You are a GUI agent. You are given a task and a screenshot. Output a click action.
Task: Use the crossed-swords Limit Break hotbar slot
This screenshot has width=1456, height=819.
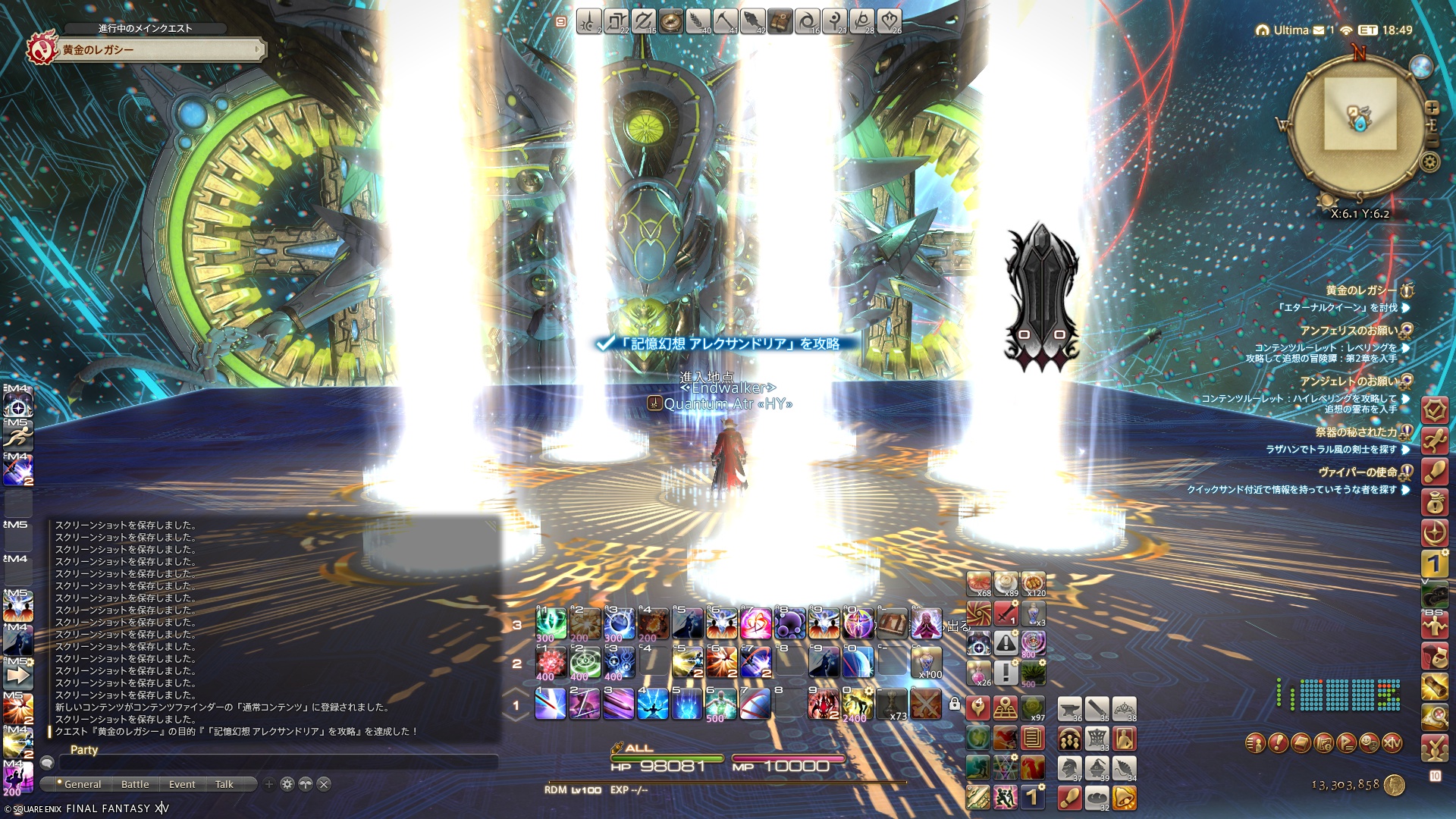click(x=925, y=704)
